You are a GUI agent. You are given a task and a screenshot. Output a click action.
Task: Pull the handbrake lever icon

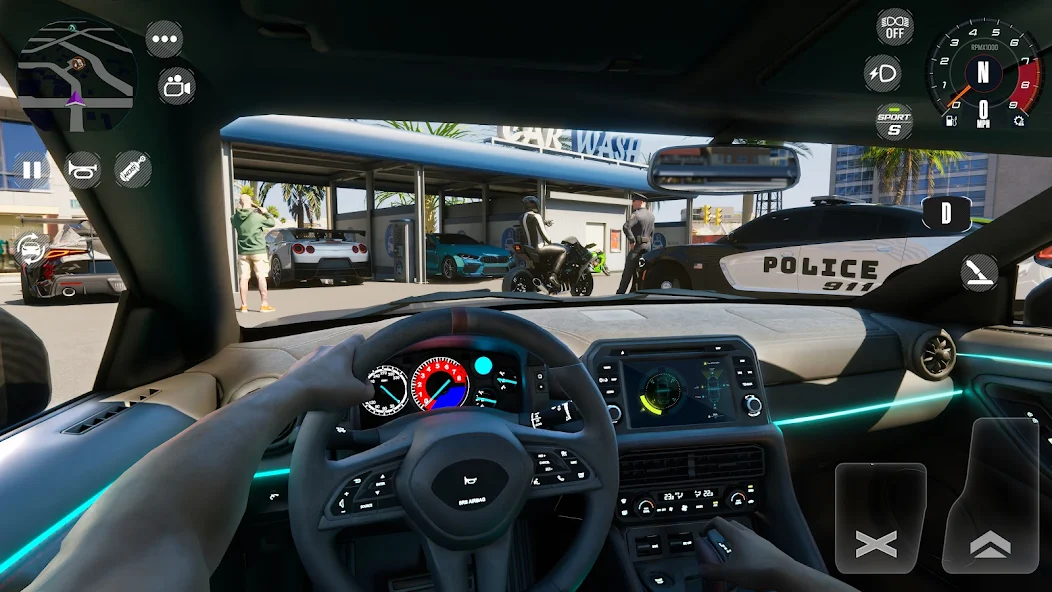click(x=979, y=273)
